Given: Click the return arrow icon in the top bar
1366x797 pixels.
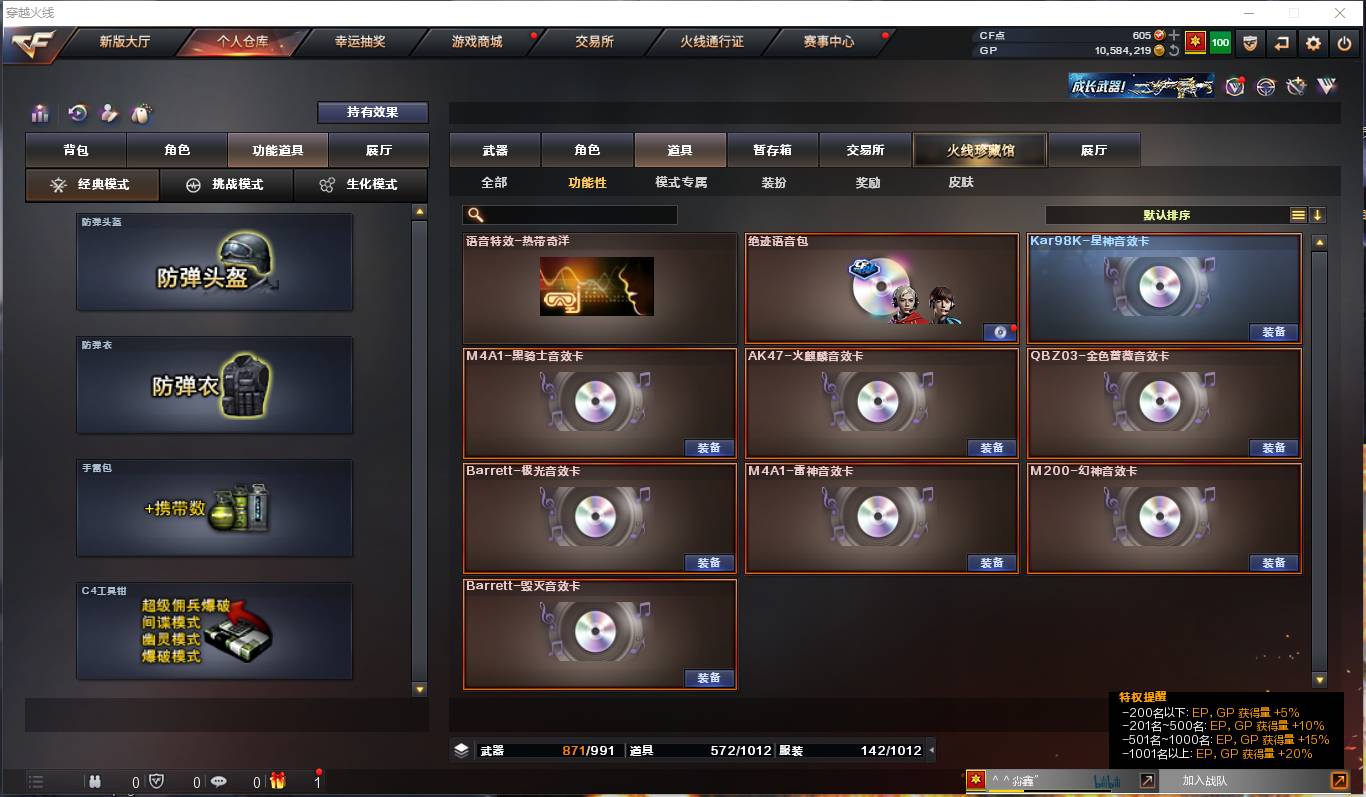Looking at the screenshot, I should pyautogui.click(x=1281, y=43).
